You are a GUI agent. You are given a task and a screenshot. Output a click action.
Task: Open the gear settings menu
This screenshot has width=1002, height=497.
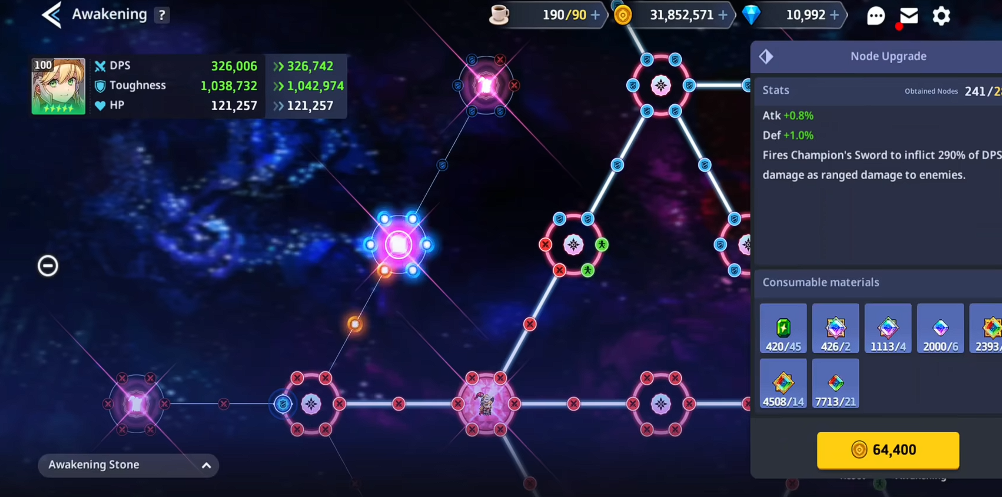click(941, 16)
